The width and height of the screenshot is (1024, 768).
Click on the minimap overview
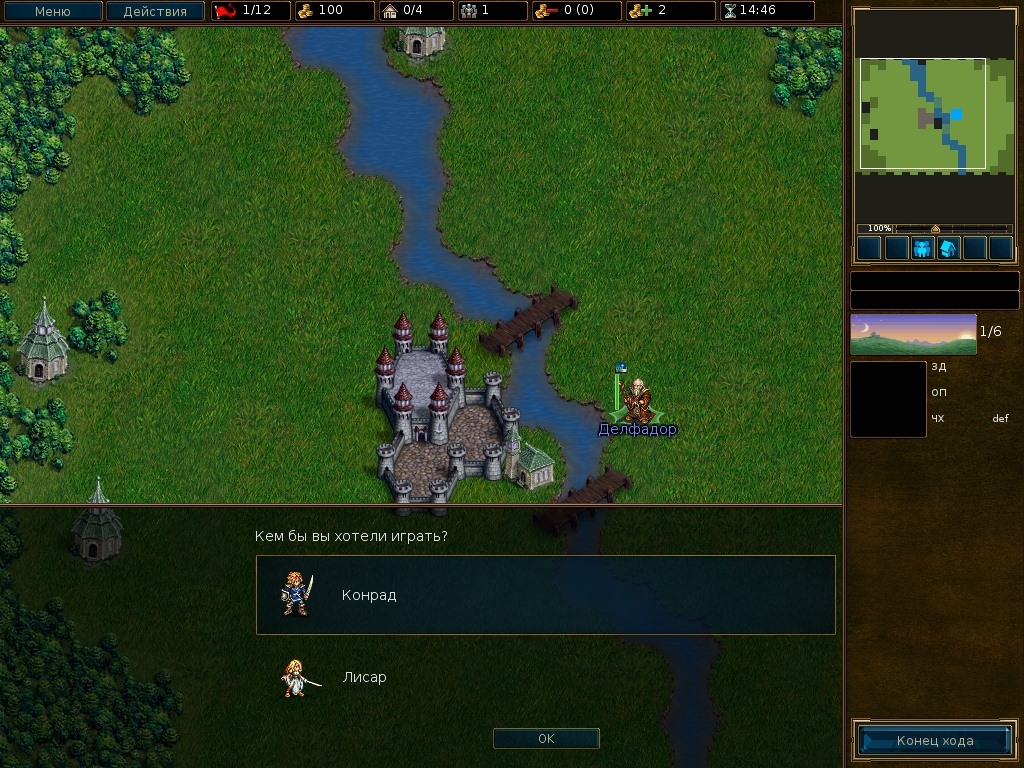(923, 113)
